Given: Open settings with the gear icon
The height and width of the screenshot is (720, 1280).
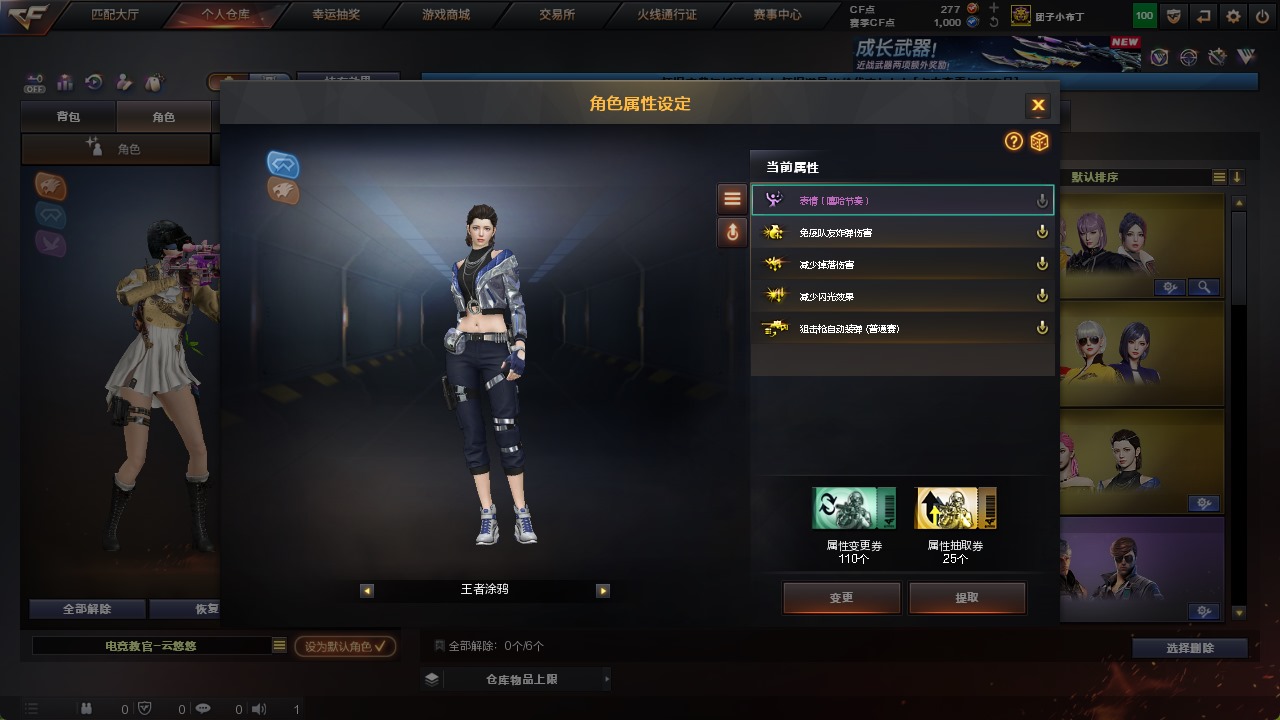Looking at the screenshot, I should point(1233,16).
